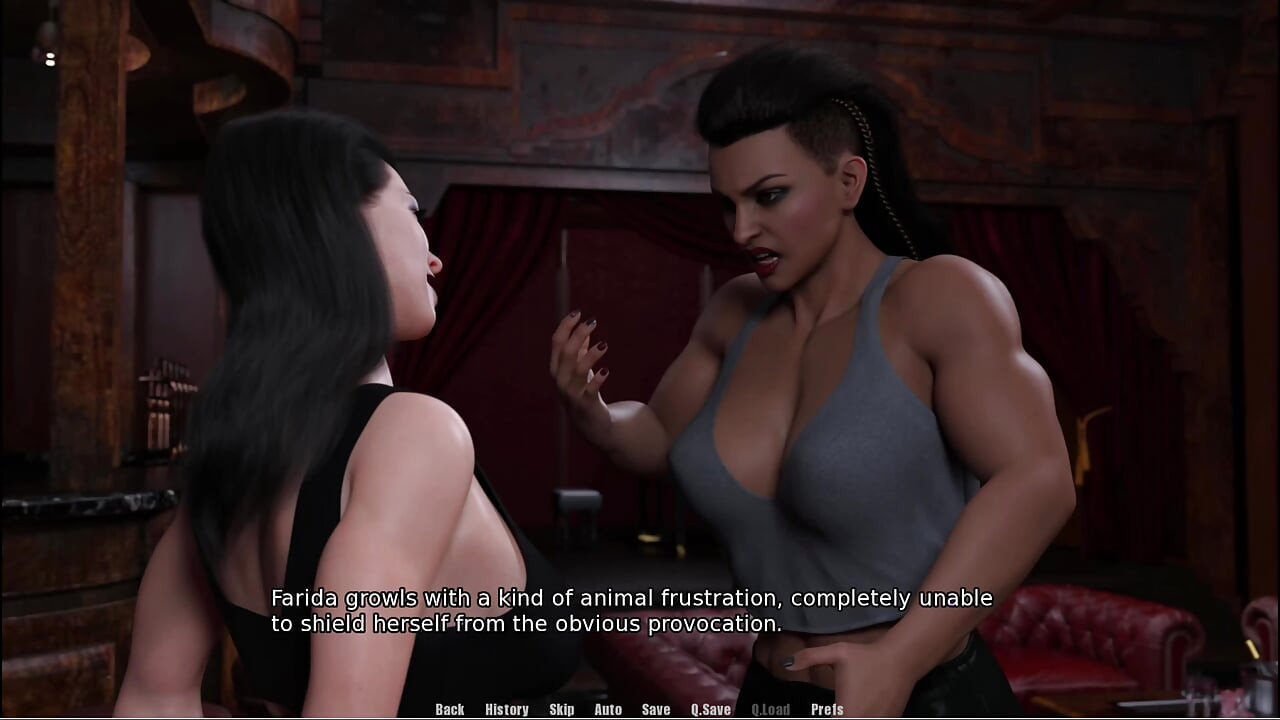
Task: Activate the Skip button
Action: [561, 709]
